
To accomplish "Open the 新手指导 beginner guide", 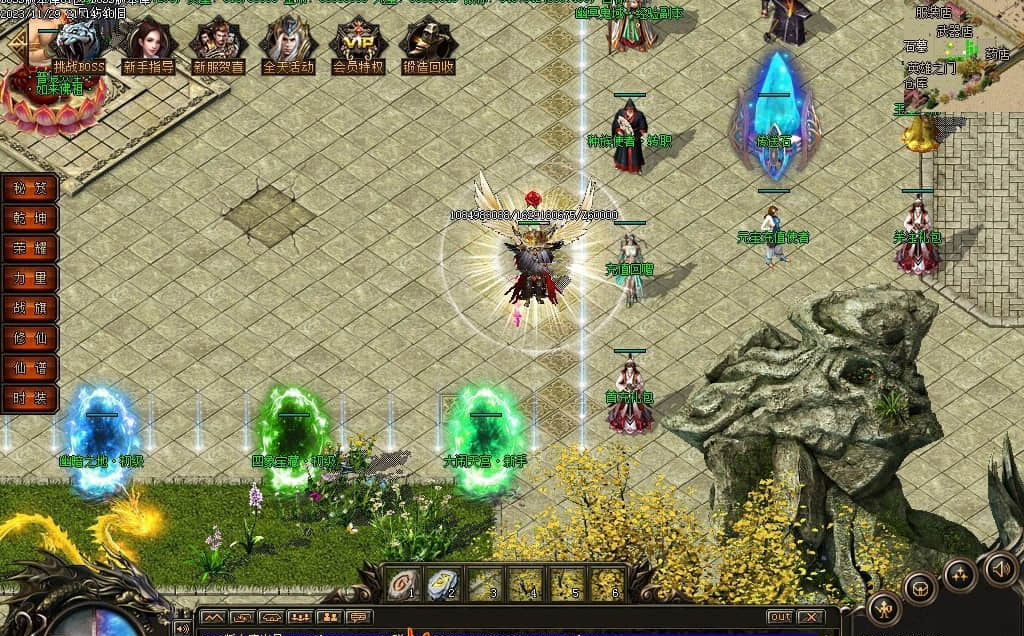I will pyautogui.click(x=148, y=44).
